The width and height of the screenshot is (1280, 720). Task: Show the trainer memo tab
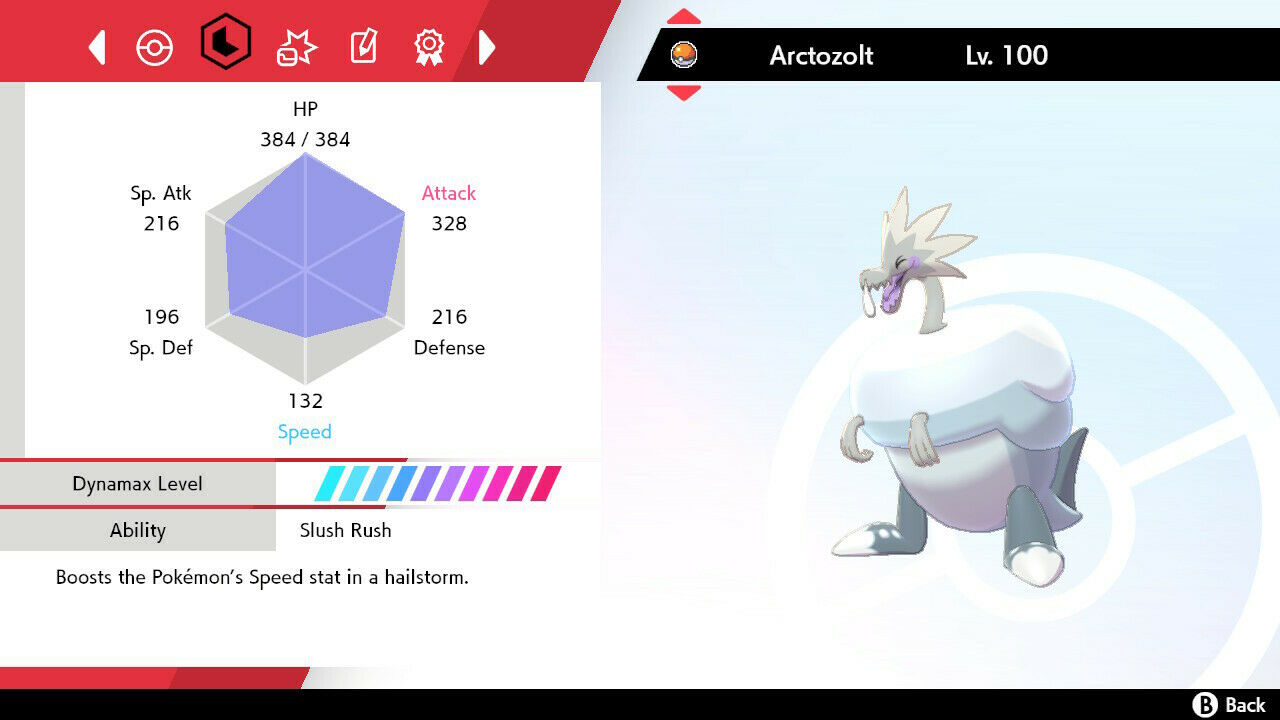(x=363, y=47)
